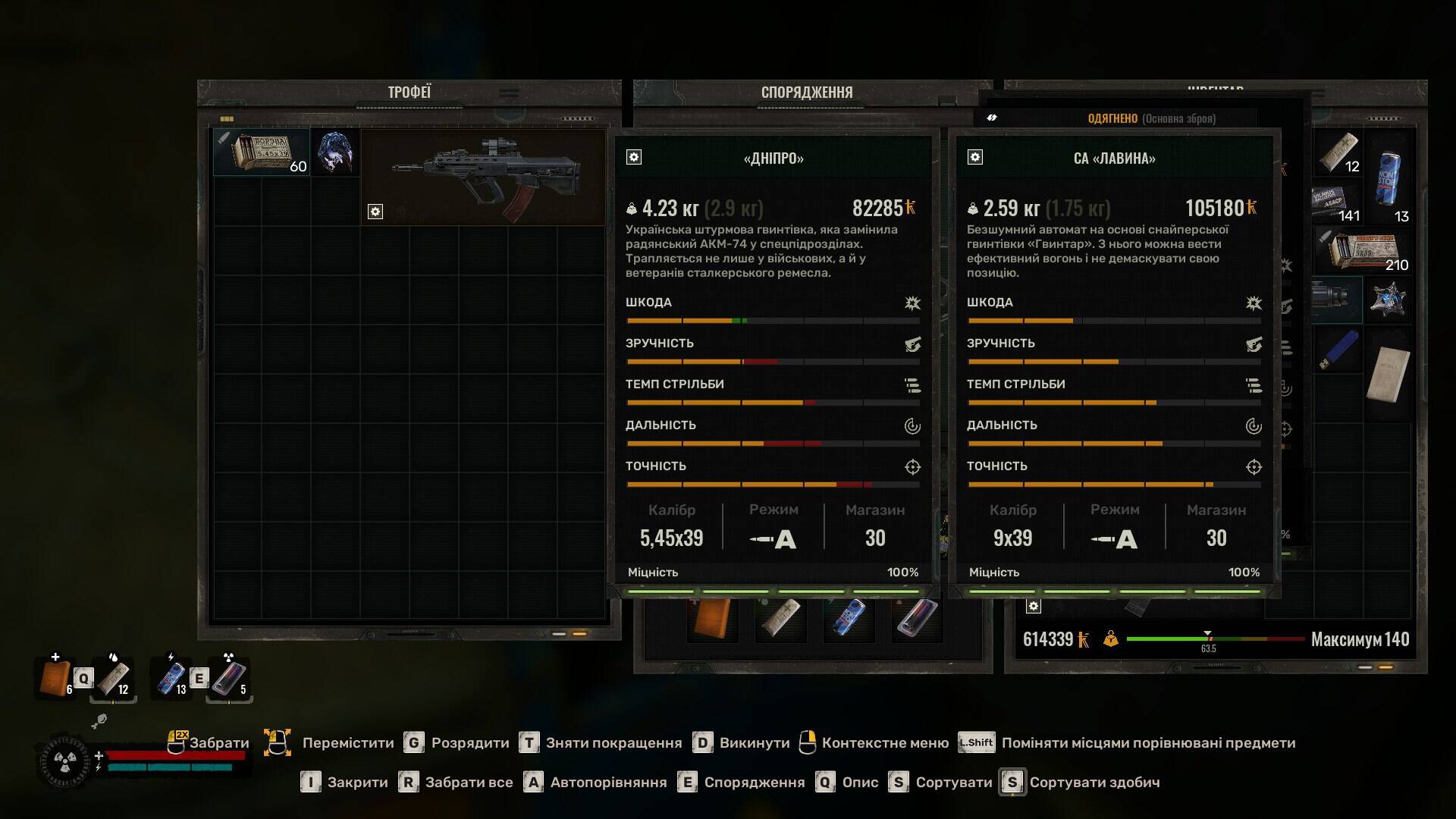Select the 5,45x39 ammo box in trophies

pos(261,152)
